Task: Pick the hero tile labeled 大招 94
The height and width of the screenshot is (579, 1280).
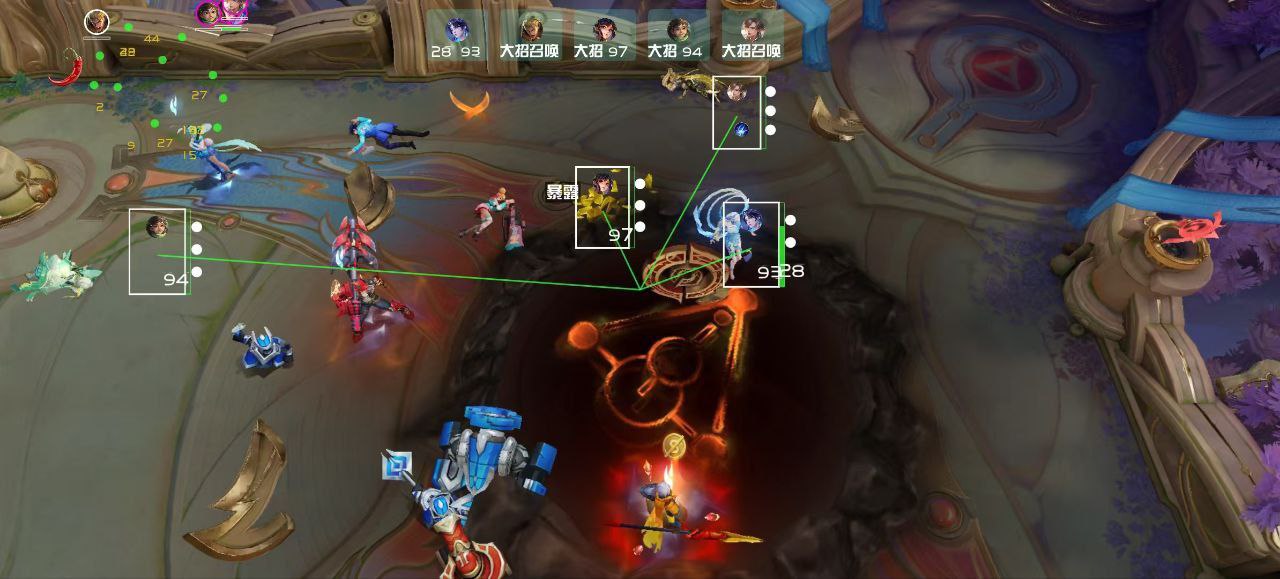Action: click(x=677, y=37)
